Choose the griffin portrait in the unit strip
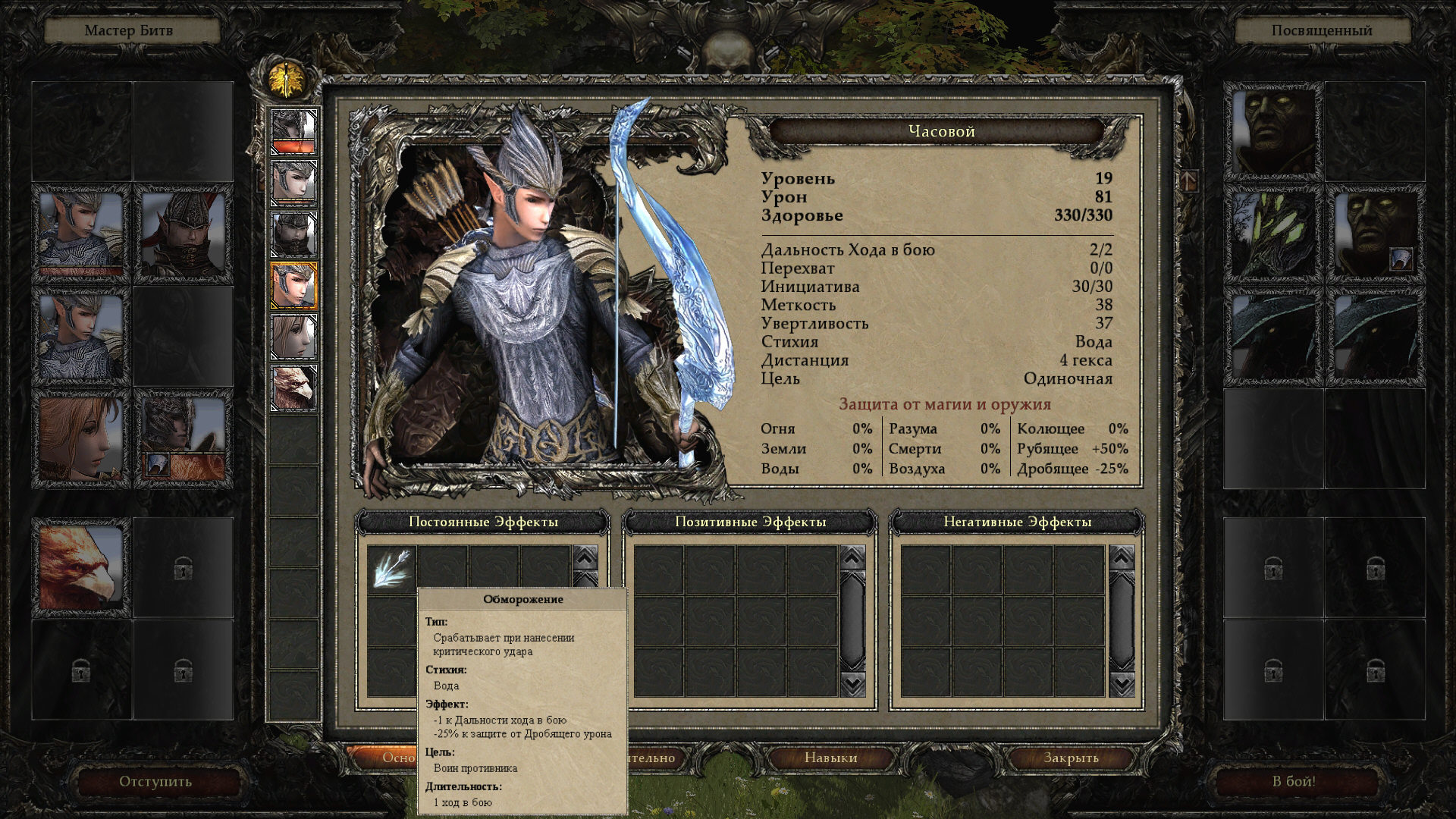This screenshot has height=819, width=1456. tap(294, 388)
